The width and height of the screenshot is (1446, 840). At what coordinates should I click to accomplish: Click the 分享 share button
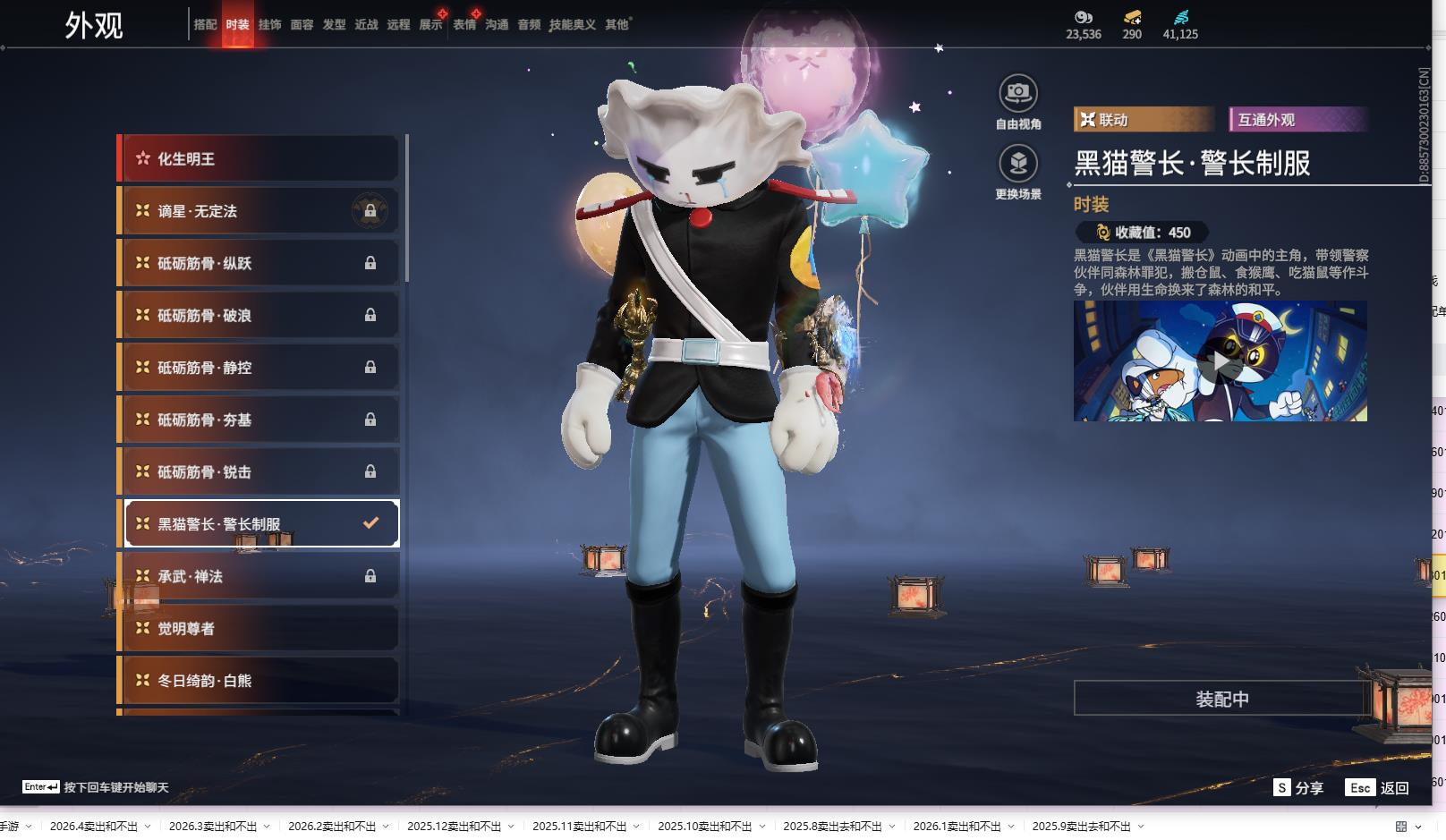coord(1299,788)
